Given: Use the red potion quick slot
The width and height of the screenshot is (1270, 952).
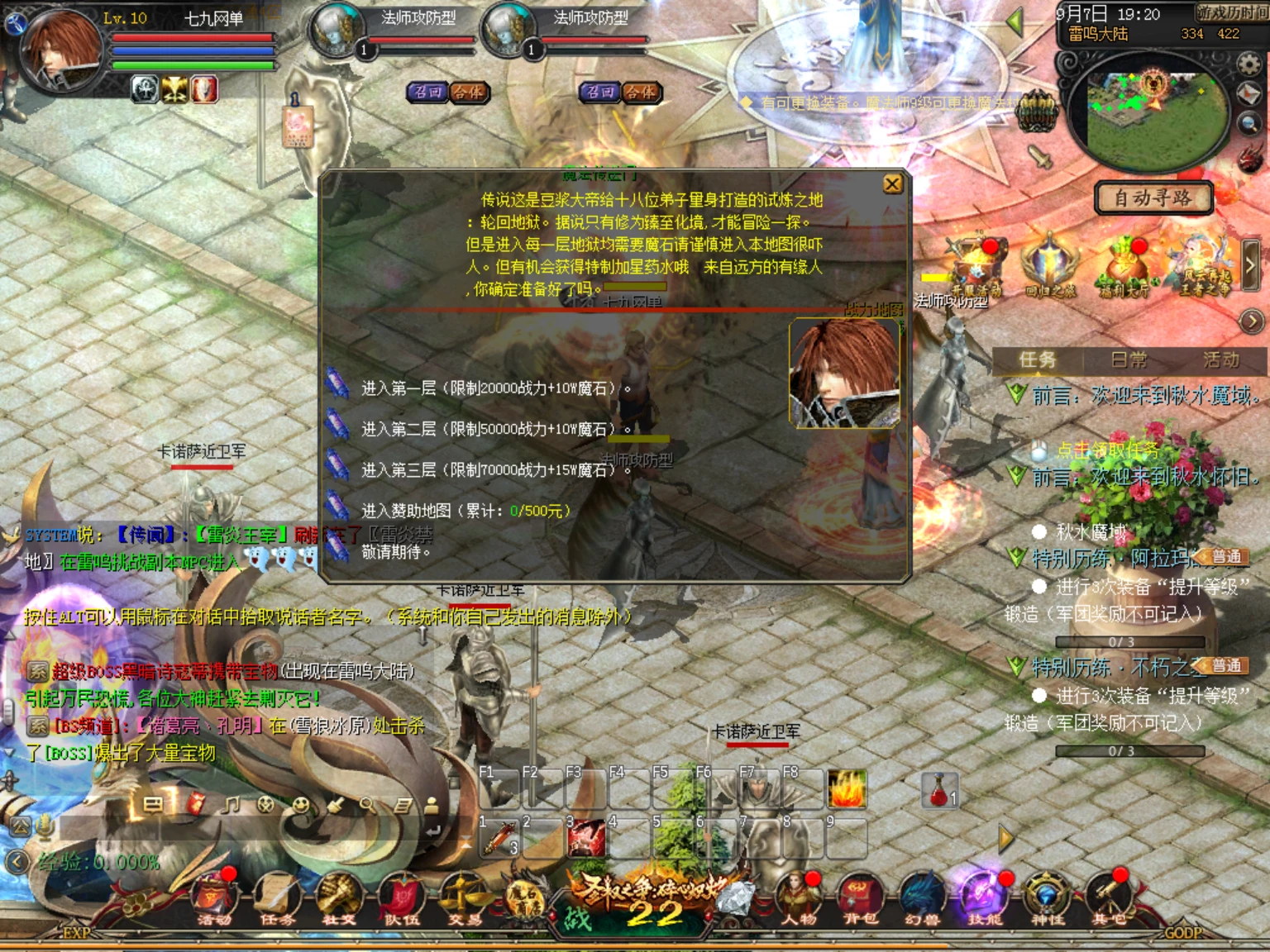Looking at the screenshot, I should pos(940,791).
